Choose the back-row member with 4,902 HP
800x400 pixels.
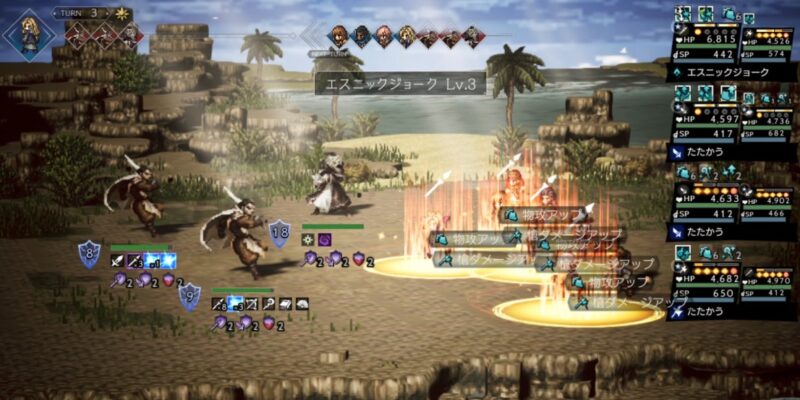tap(767, 200)
